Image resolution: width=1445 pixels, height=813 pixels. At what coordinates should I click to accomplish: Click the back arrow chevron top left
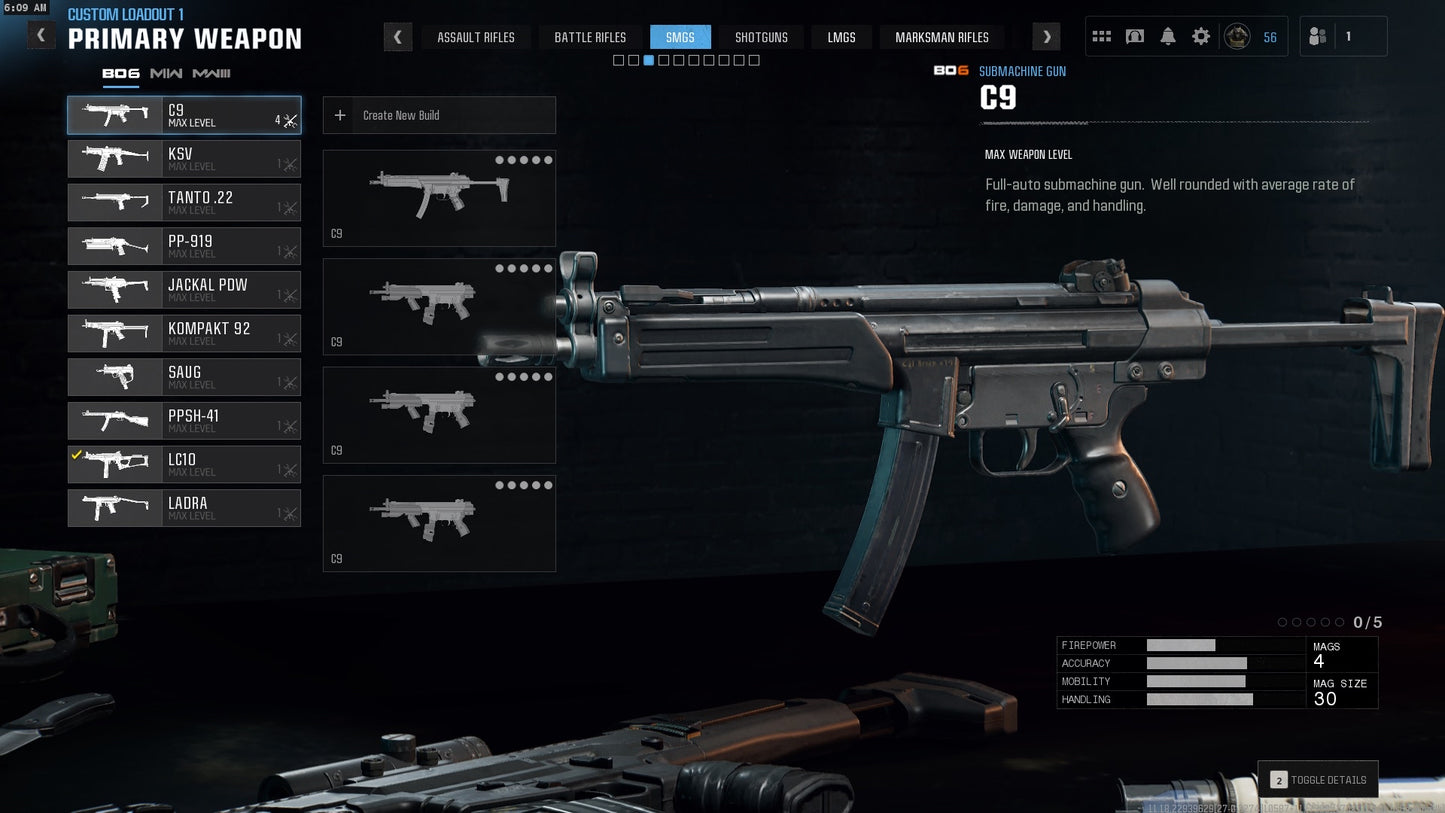[41, 34]
